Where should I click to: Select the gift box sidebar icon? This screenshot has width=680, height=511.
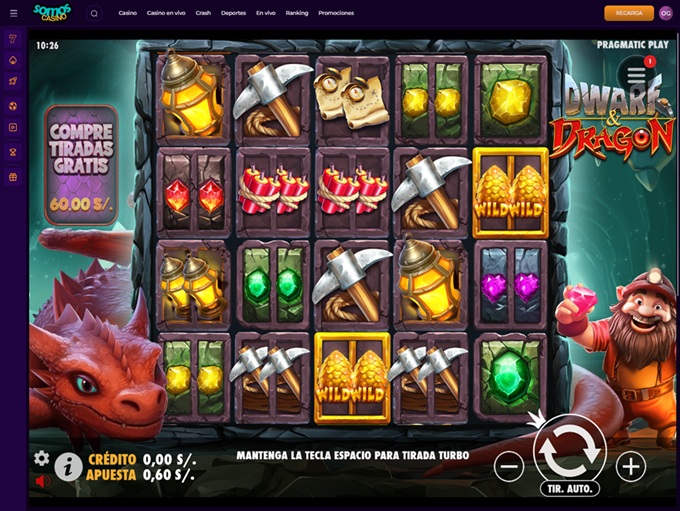(x=13, y=177)
